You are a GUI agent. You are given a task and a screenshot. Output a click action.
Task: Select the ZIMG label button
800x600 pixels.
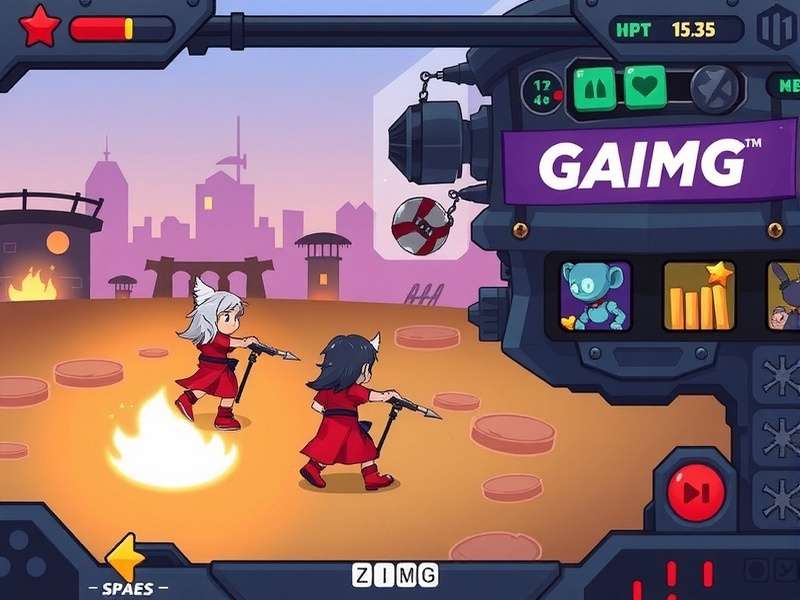pos(395,575)
